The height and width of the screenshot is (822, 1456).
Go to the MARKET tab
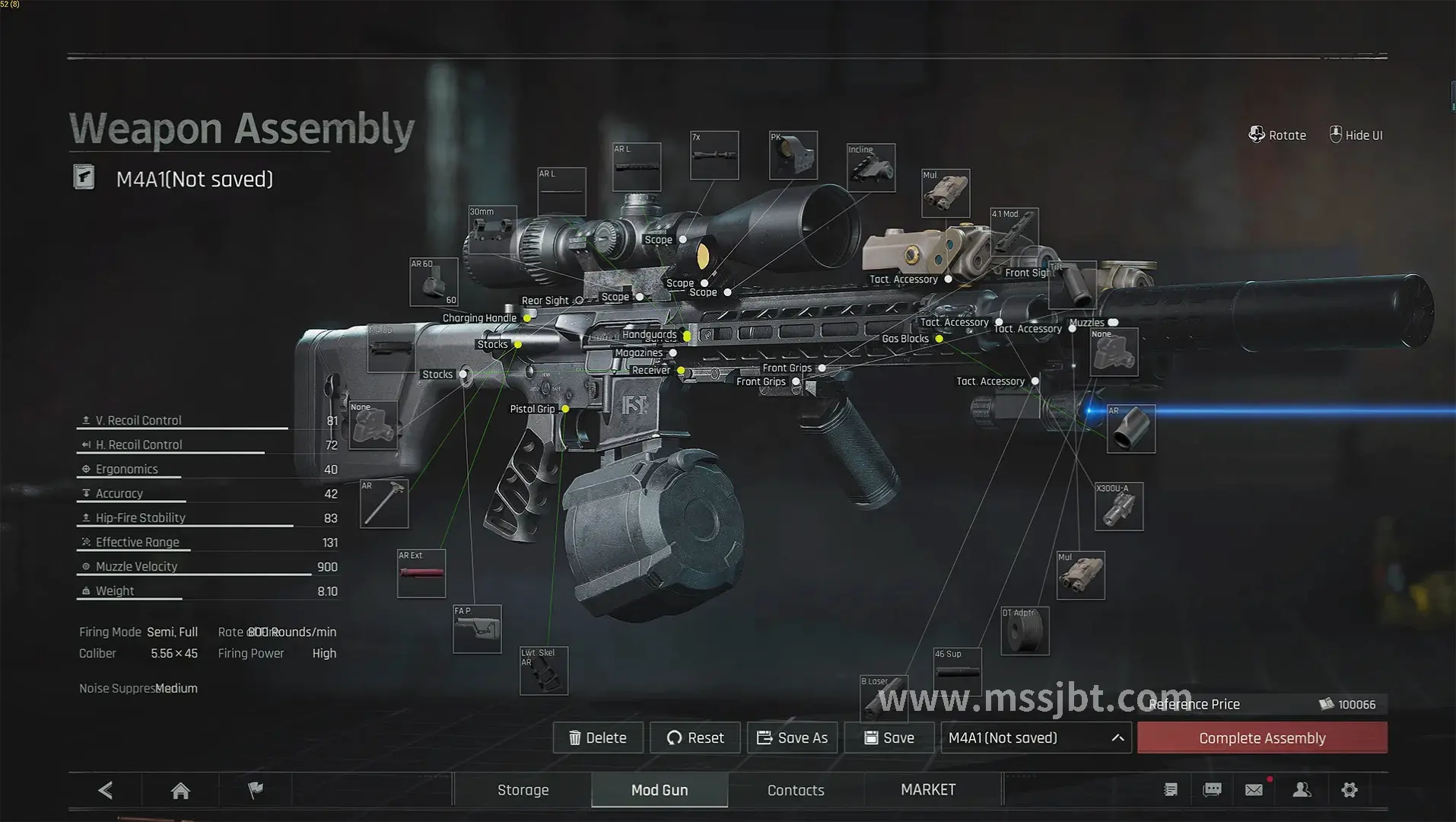(x=928, y=790)
